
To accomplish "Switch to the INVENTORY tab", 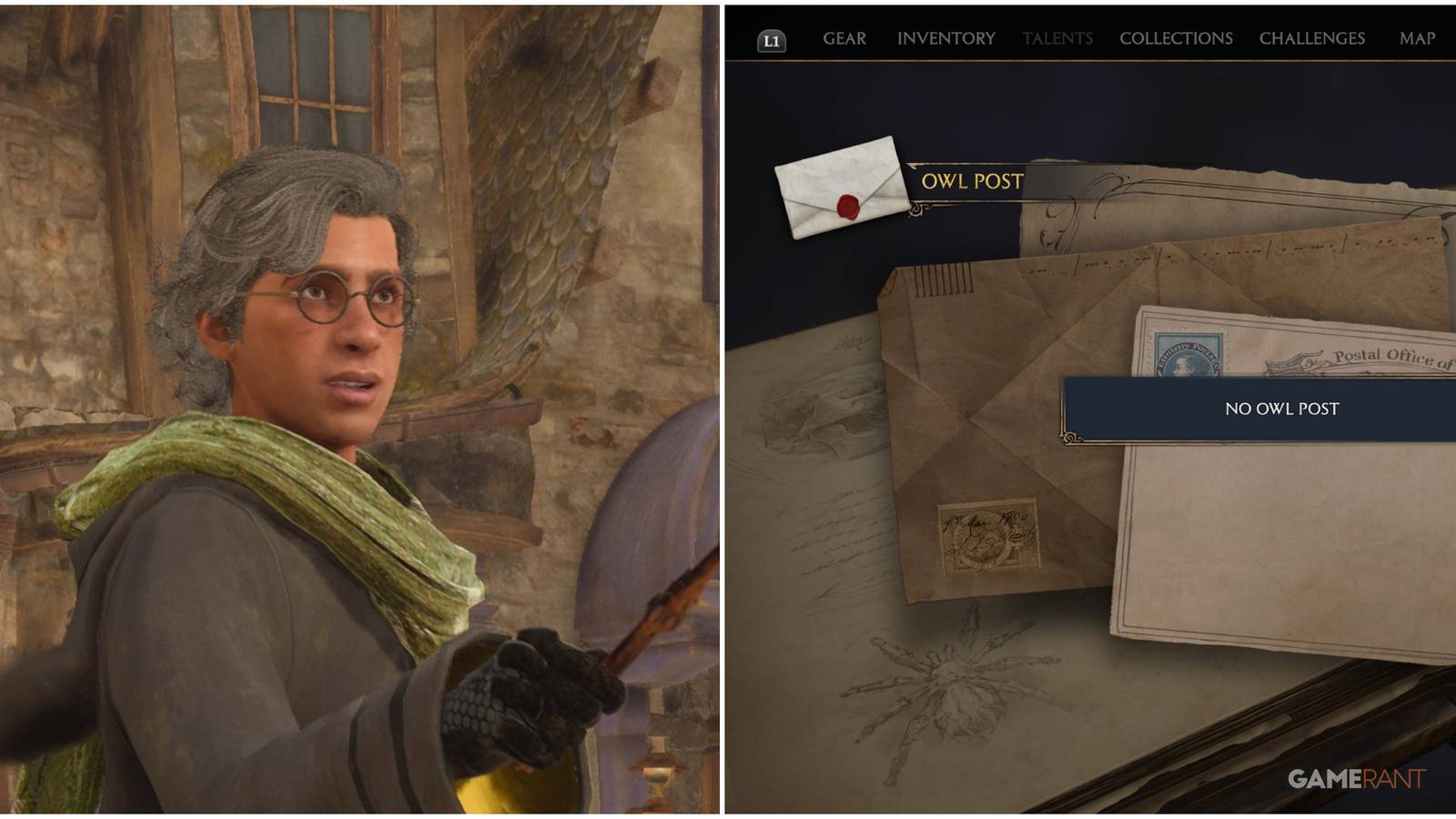I will [x=945, y=38].
